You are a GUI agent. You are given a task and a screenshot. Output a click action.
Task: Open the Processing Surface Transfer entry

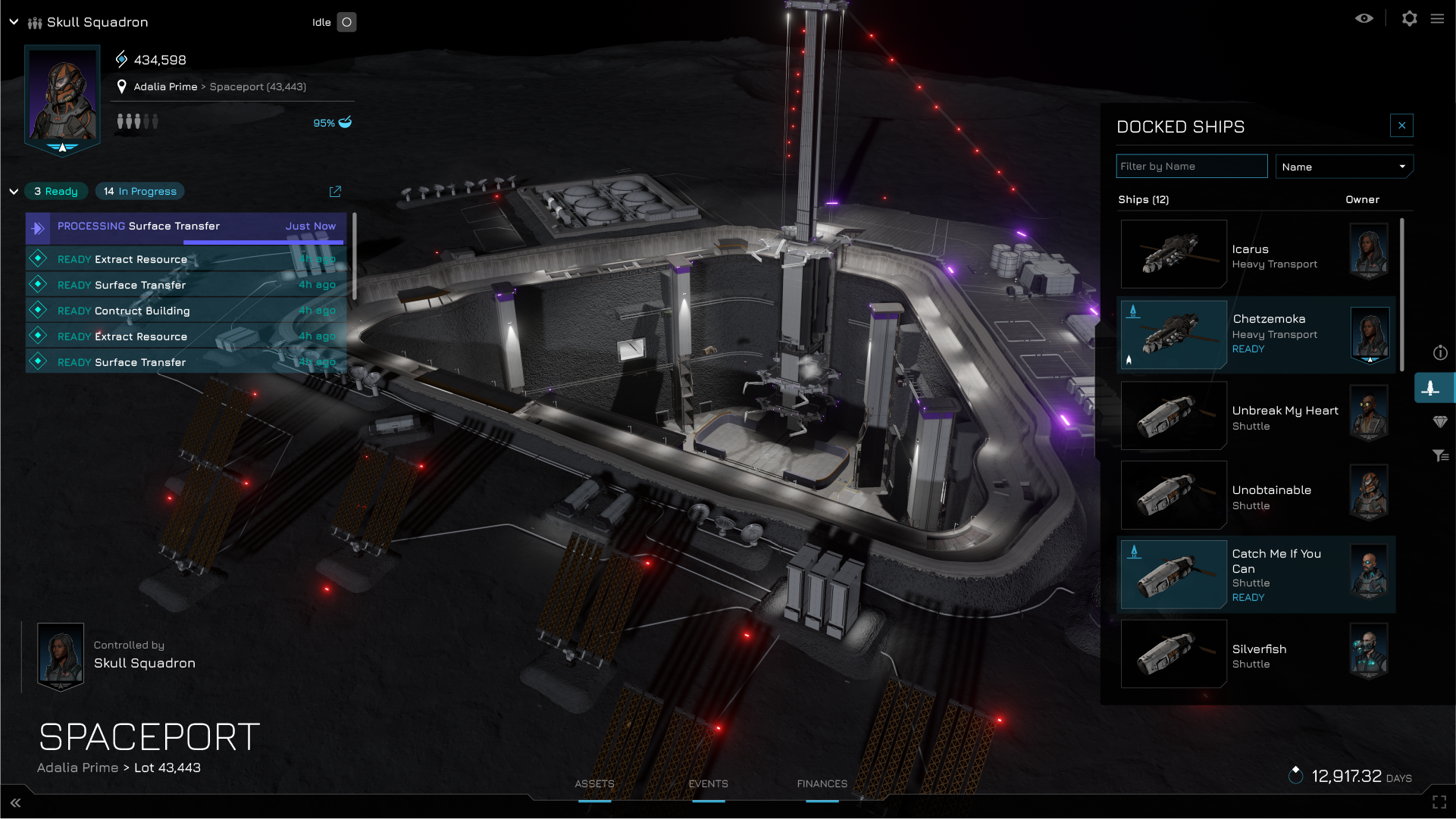coord(186,227)
